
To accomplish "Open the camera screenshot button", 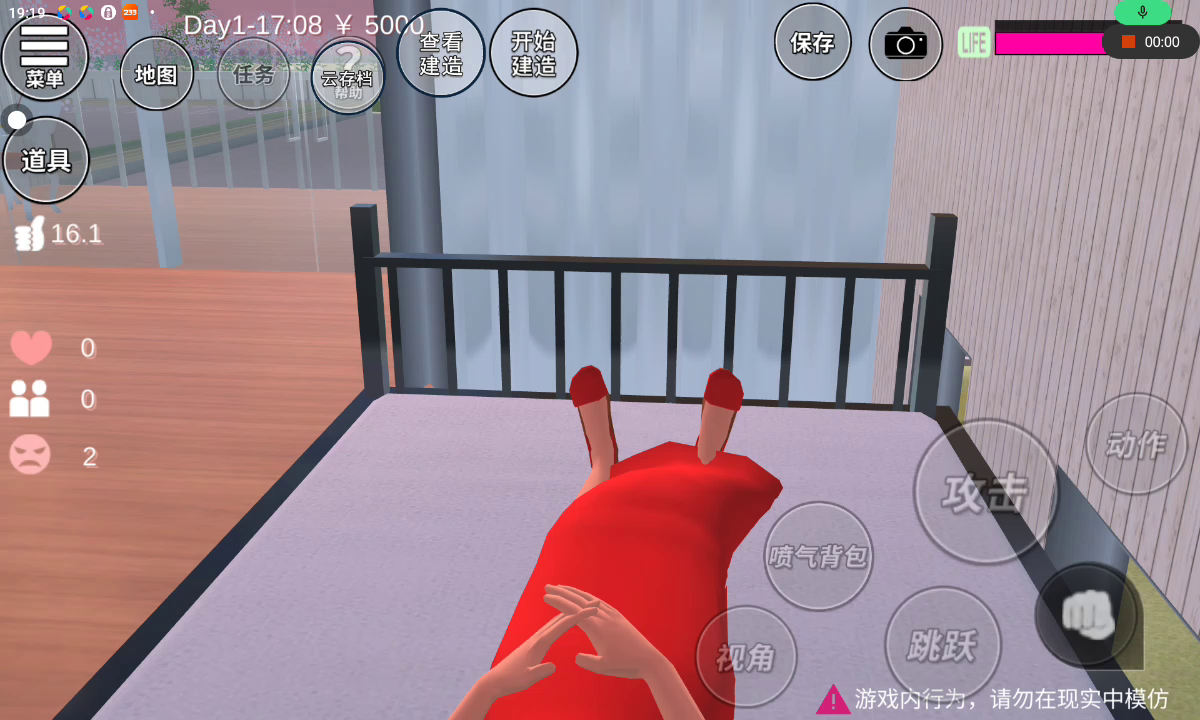I will pyautogui.click(x=905, y=45).
